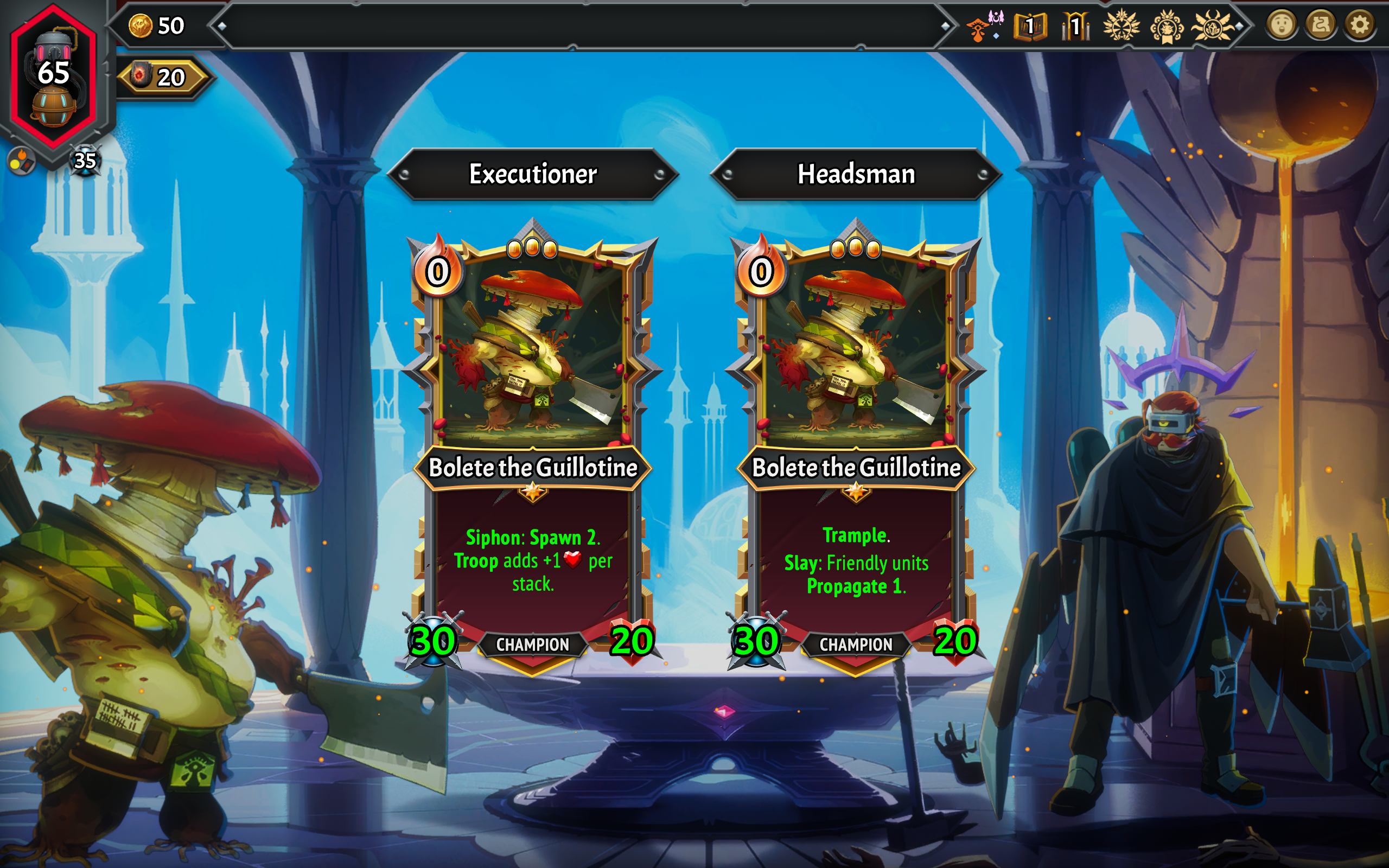Click the fire, coin and card round icon

[21, 161]
